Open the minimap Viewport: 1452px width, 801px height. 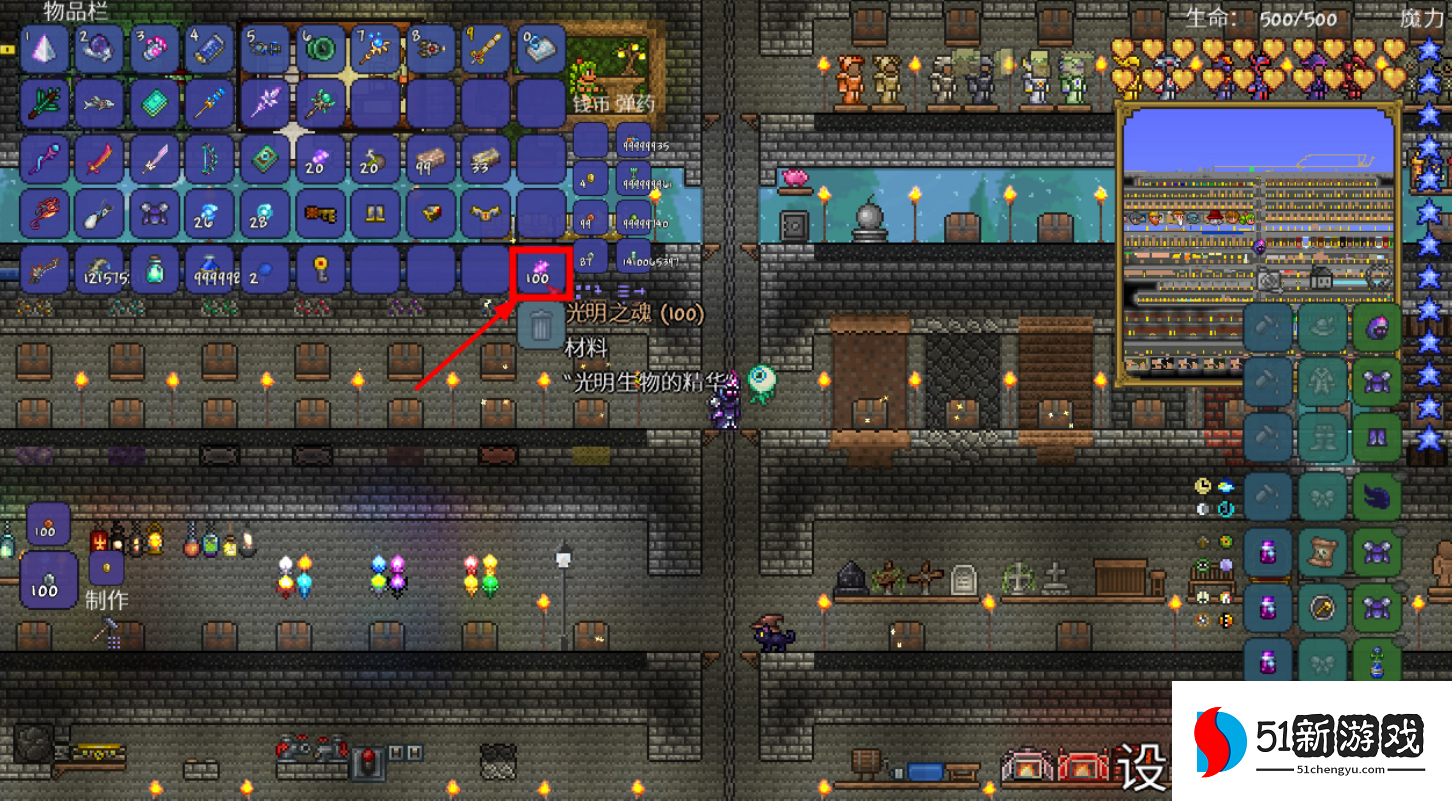1259,239
